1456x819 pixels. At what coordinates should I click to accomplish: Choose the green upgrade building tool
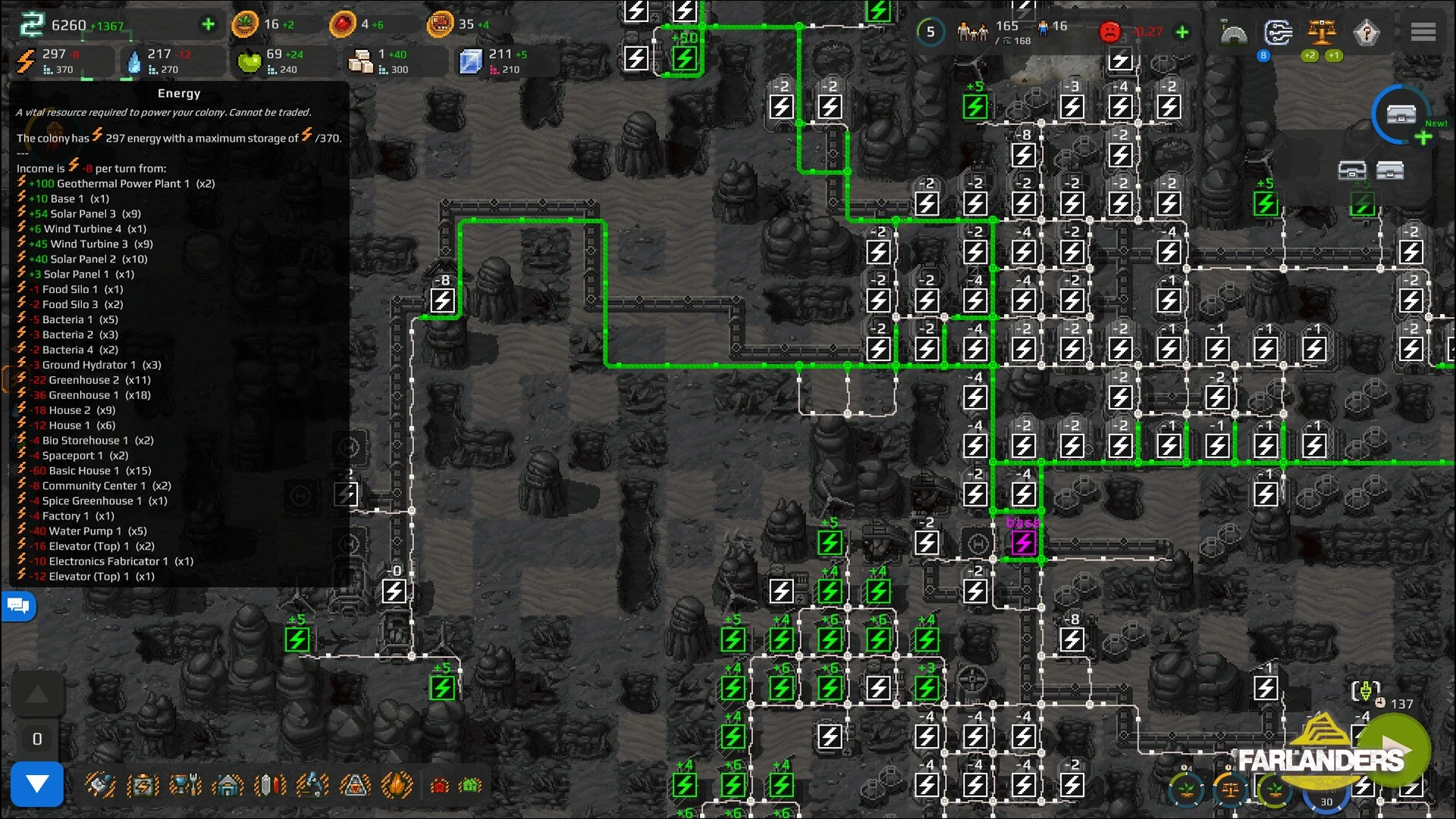[x=471, y=786]
